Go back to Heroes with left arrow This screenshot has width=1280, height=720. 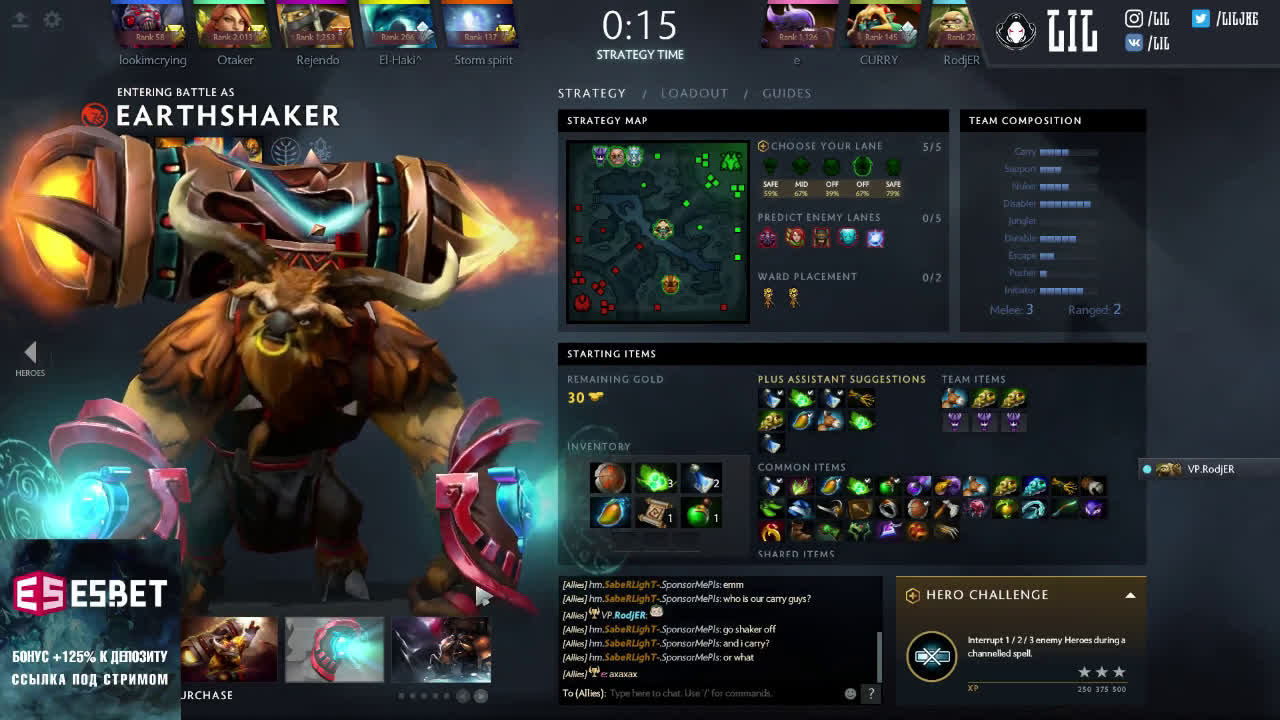pyautogui.click(x=30, y=352)
